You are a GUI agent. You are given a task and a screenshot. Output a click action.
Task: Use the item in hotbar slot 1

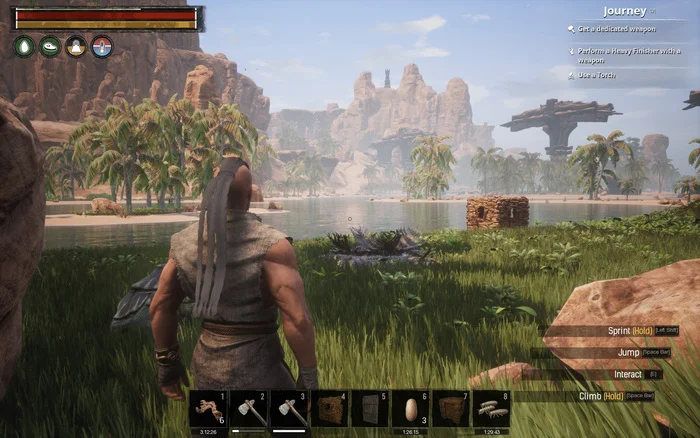click(208, 409)
